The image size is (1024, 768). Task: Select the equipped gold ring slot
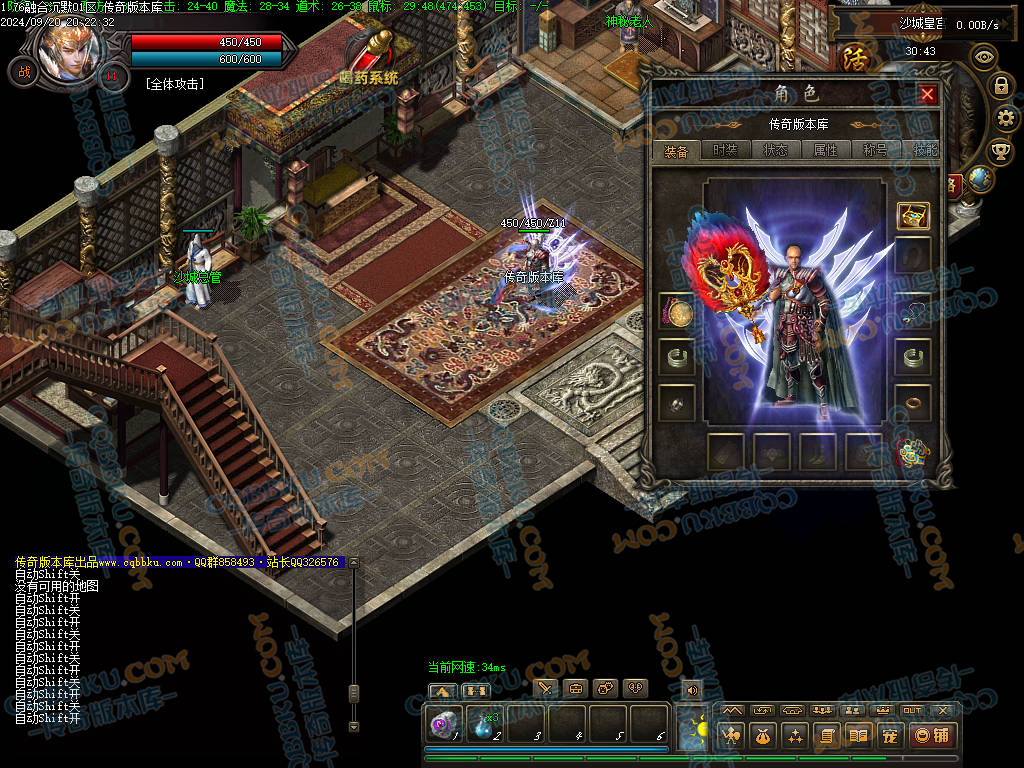point(912,403)
